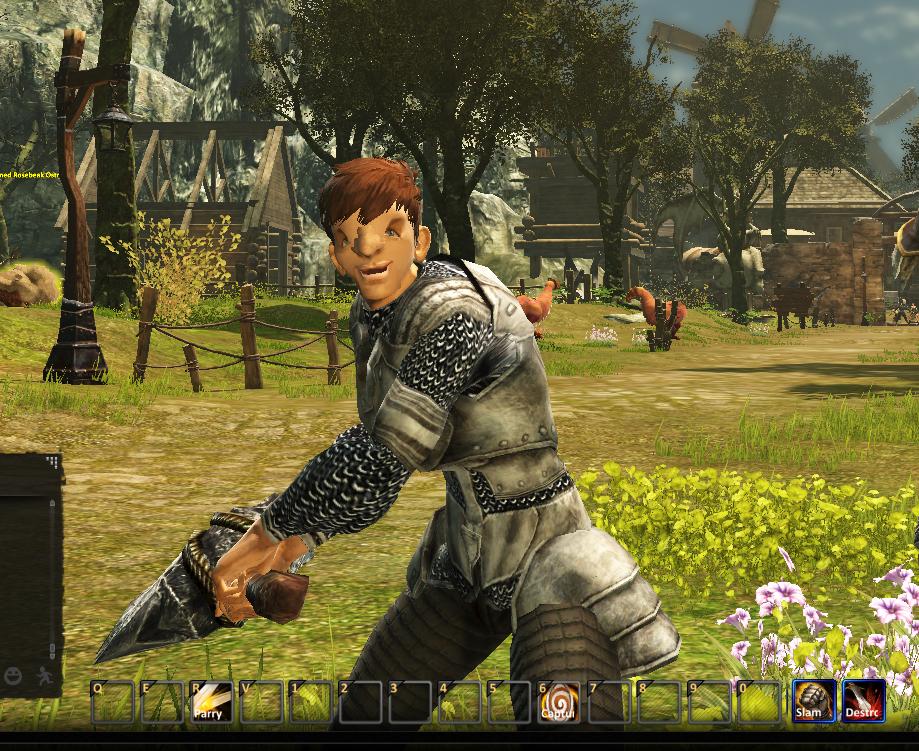This screenshot has height=751, width=919.
Task: Activate the Parry ability
Action: pos(211,702)
